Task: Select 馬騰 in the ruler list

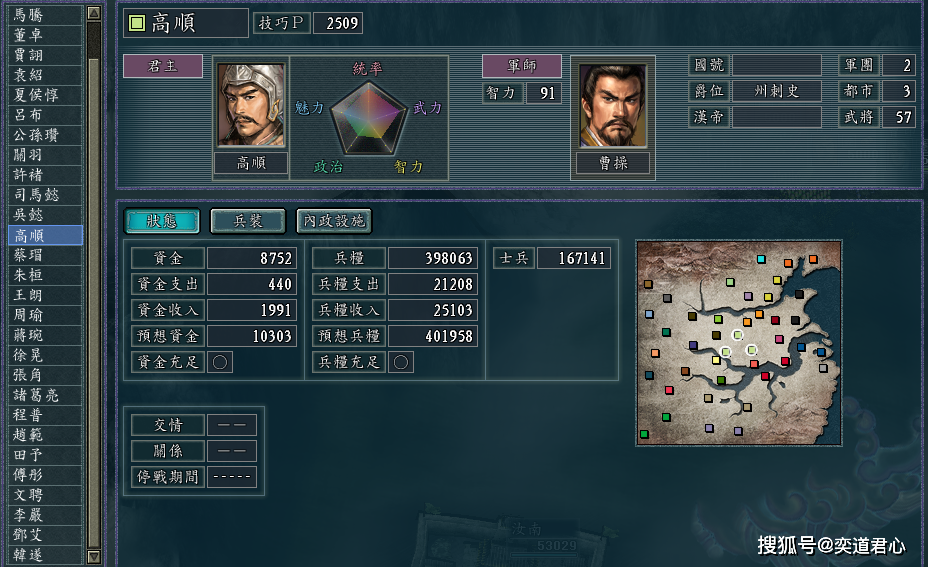Action: 41,15
